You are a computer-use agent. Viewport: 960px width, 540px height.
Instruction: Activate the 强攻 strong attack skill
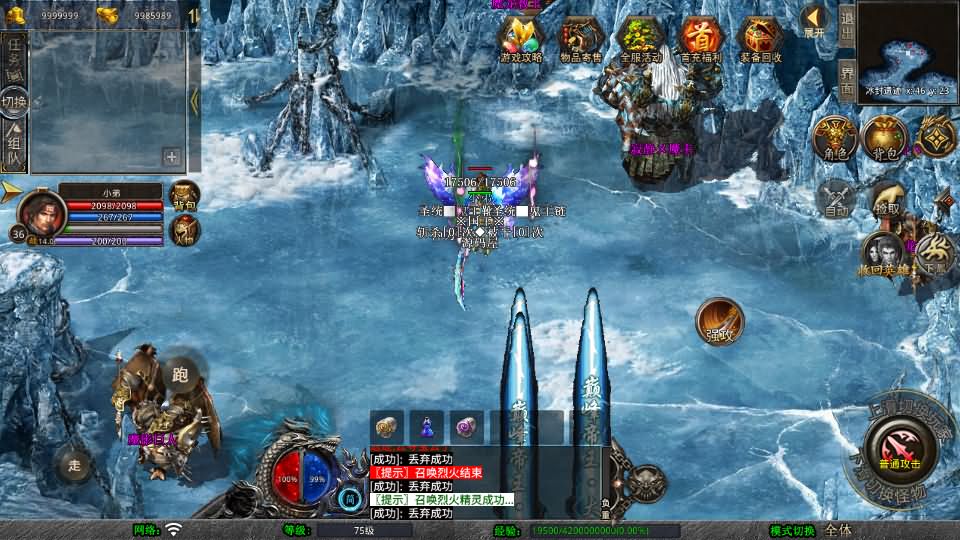720,320
